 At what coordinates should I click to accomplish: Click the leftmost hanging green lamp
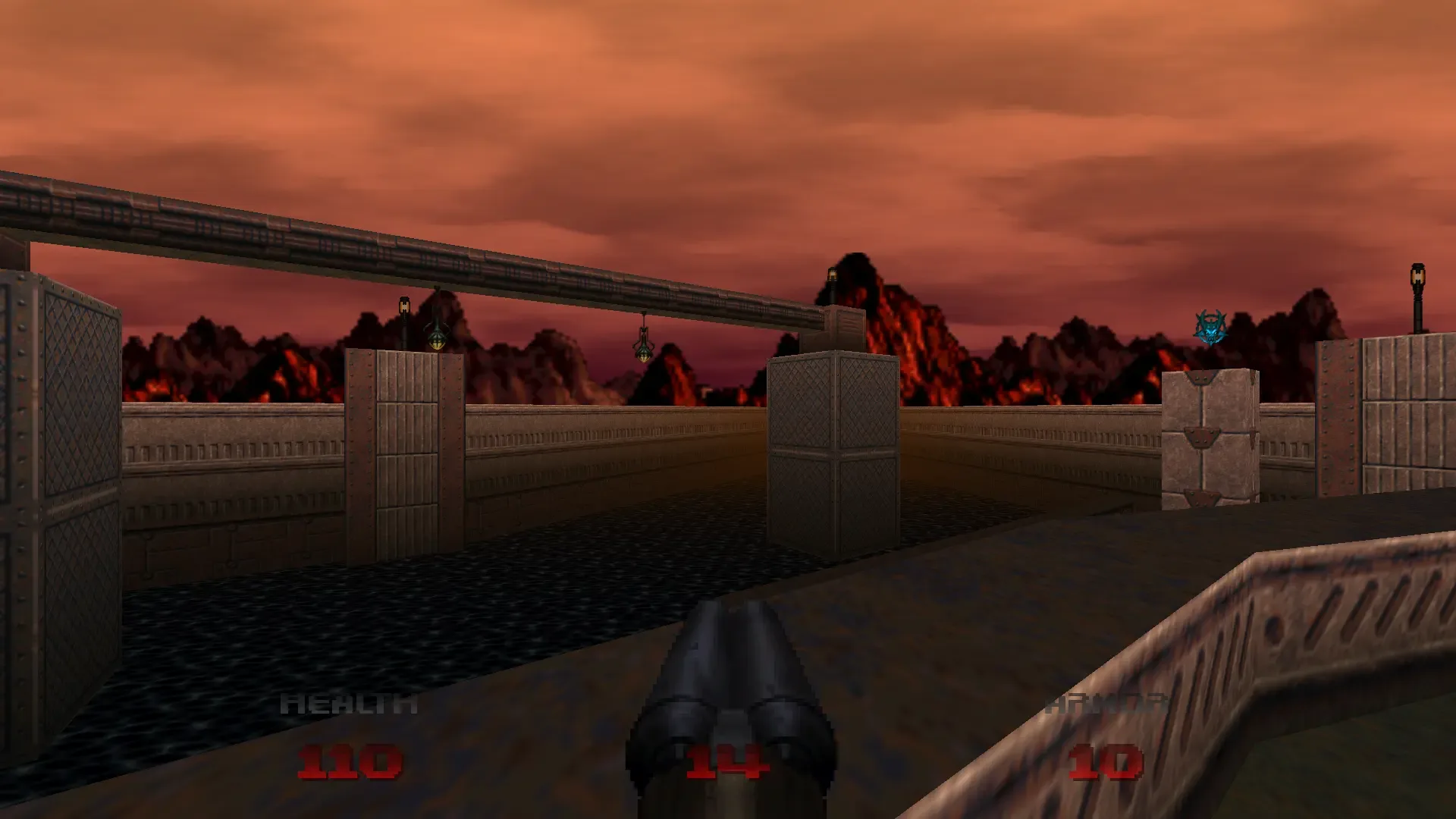(438, 337)
